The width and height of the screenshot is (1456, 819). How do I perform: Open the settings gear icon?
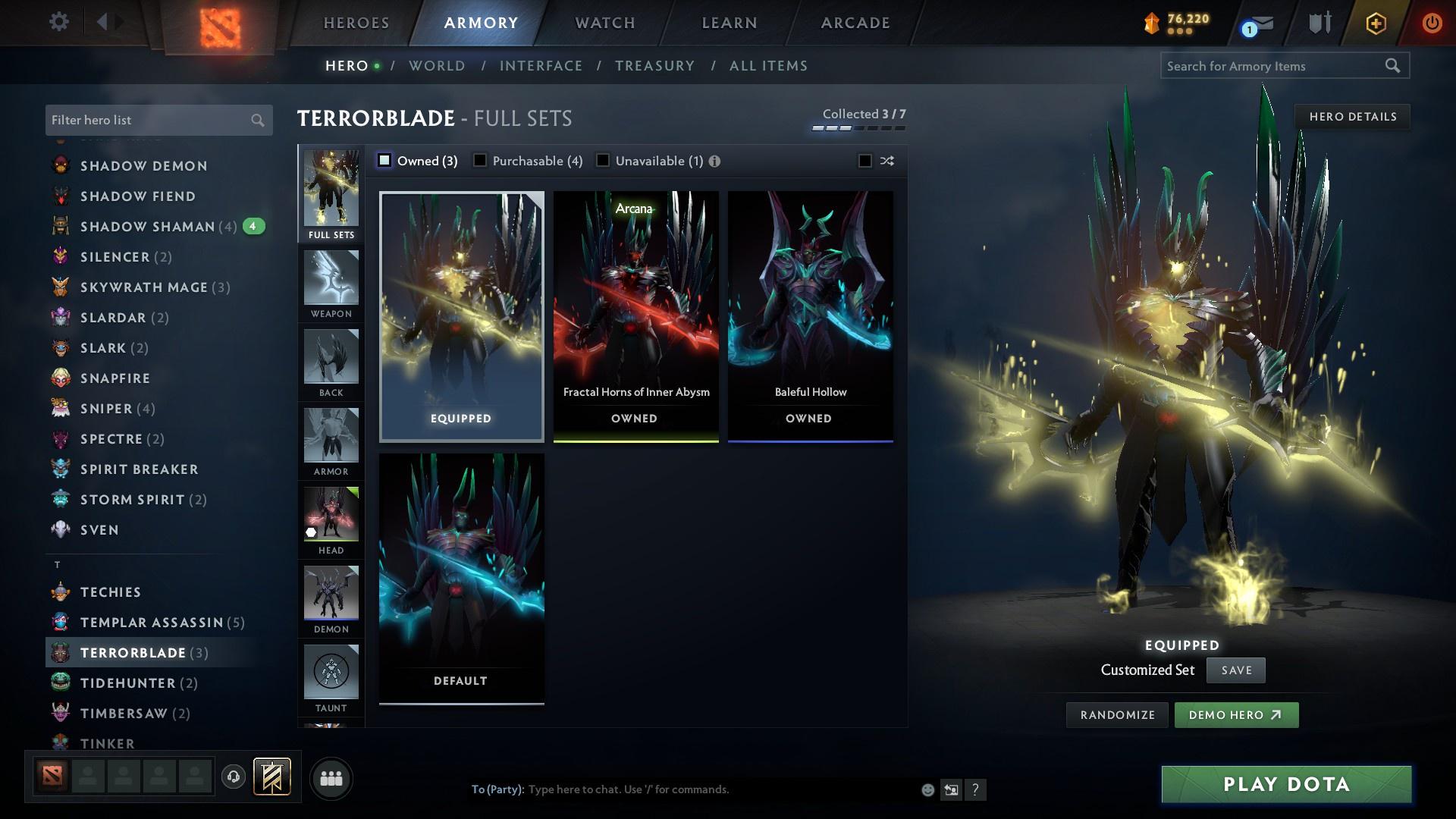coord(59,22)
